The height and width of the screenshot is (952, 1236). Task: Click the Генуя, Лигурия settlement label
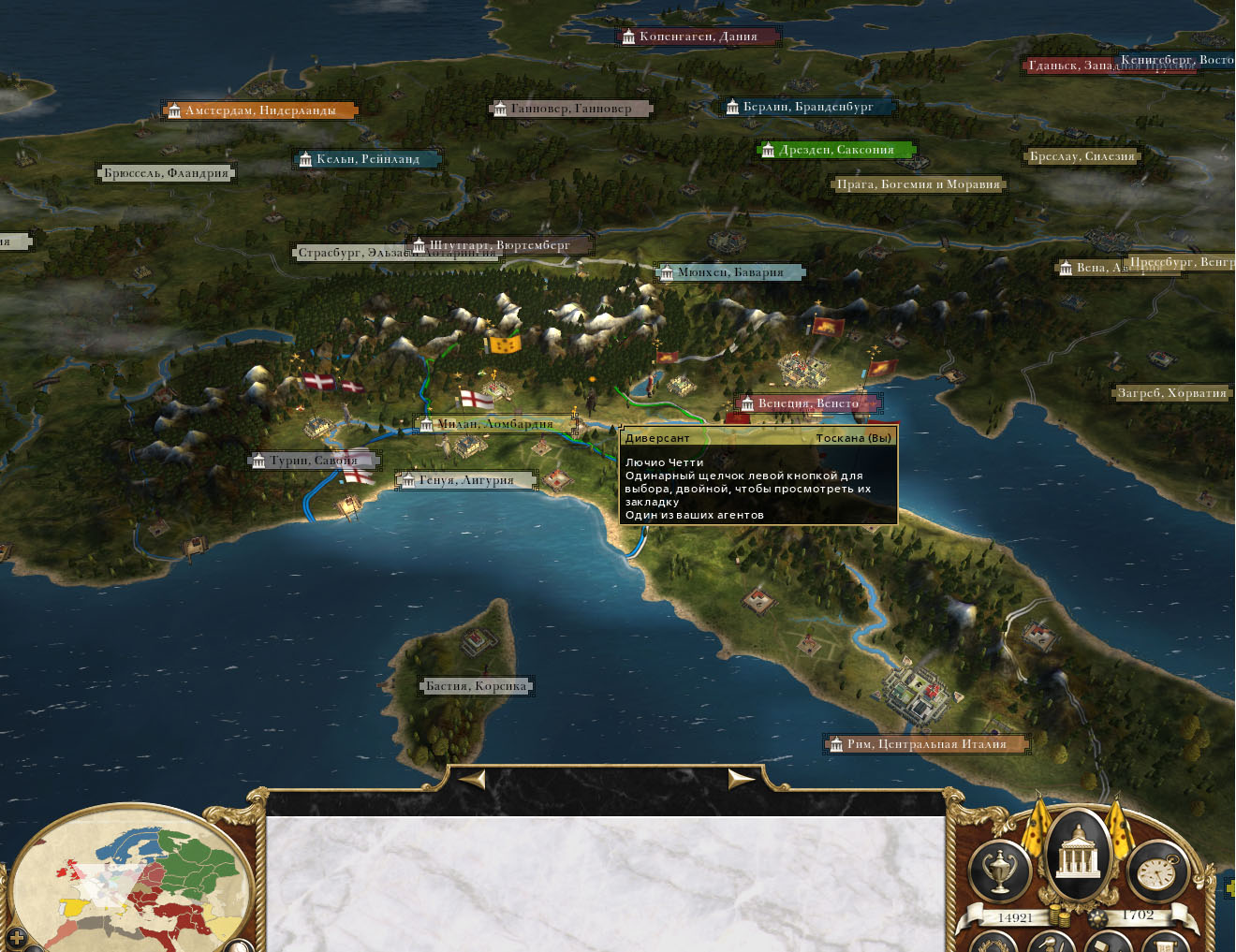(x=465, y=480)
